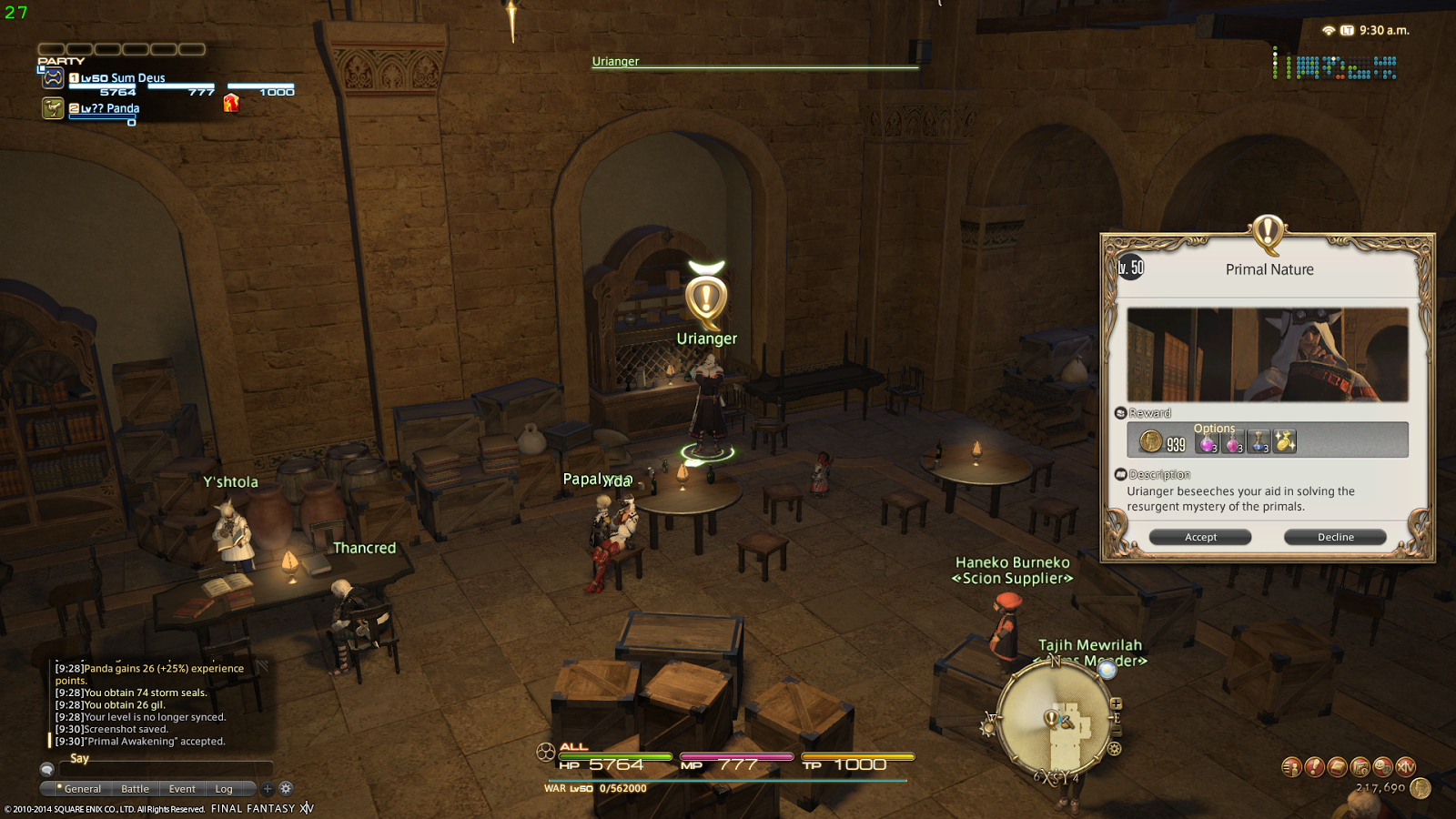This screenshot has width=1456, height=819.
Task: Select the blue bottle reward option
Action: coord(1259,444)
